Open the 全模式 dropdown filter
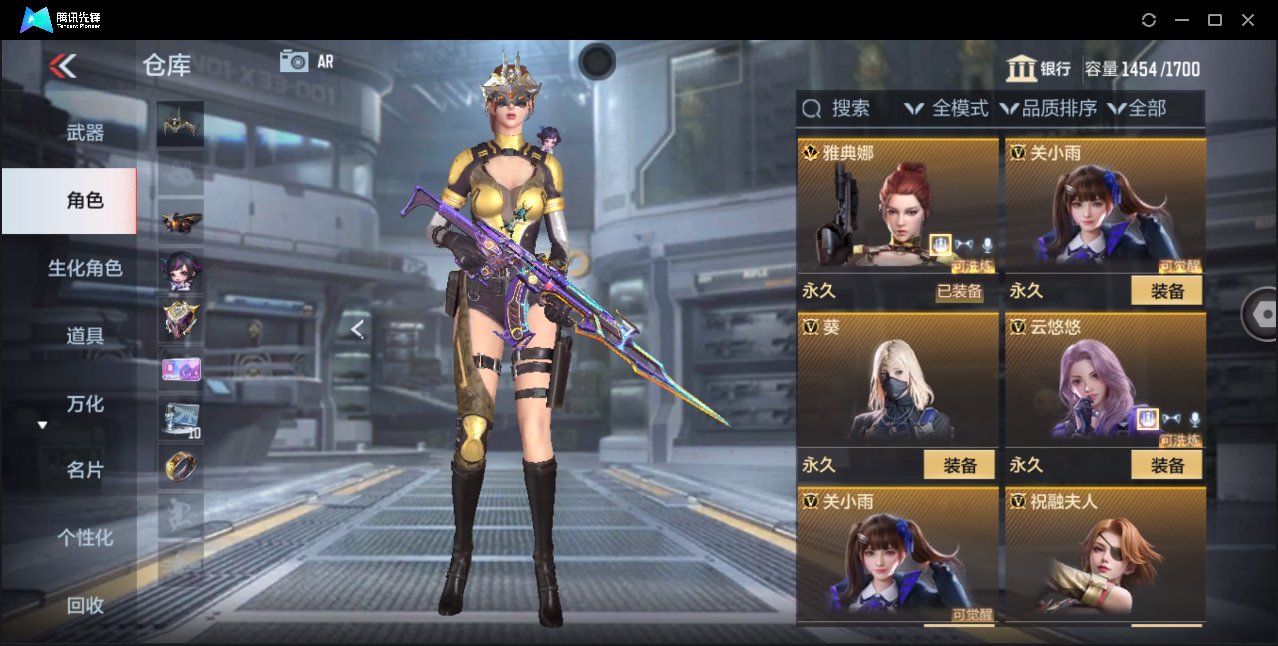The width and height of the screenshot is (1278, 646). (946, 108)
